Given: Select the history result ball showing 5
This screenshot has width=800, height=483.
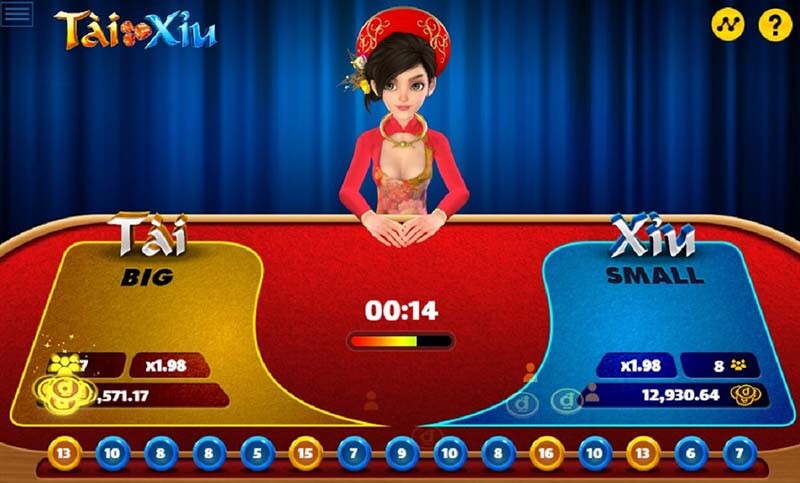Looking at the screenshot, I should click(x=257, y=453).
